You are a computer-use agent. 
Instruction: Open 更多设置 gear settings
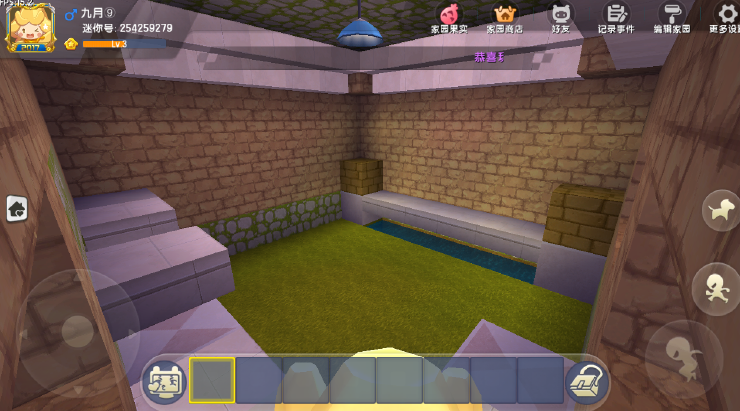coord(727,17)
